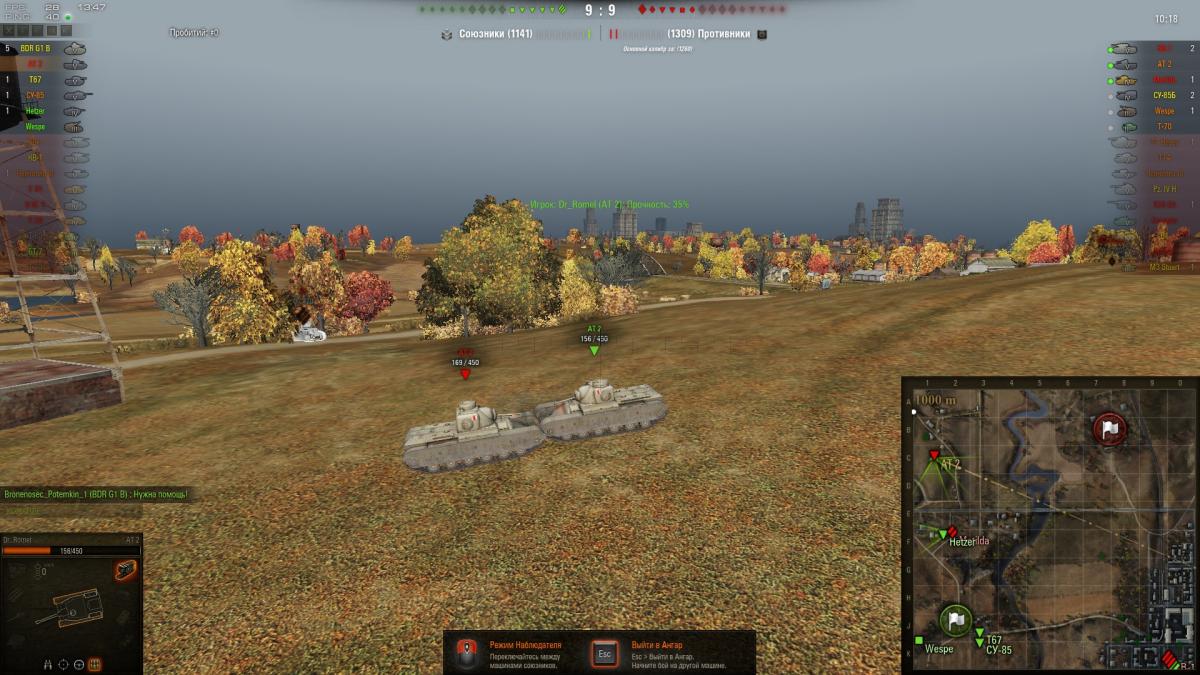The height and width of the screenshot is (675, 1200).
Task: Click the СУ-85Б row in the enemy list
Action: [1163, 95]
